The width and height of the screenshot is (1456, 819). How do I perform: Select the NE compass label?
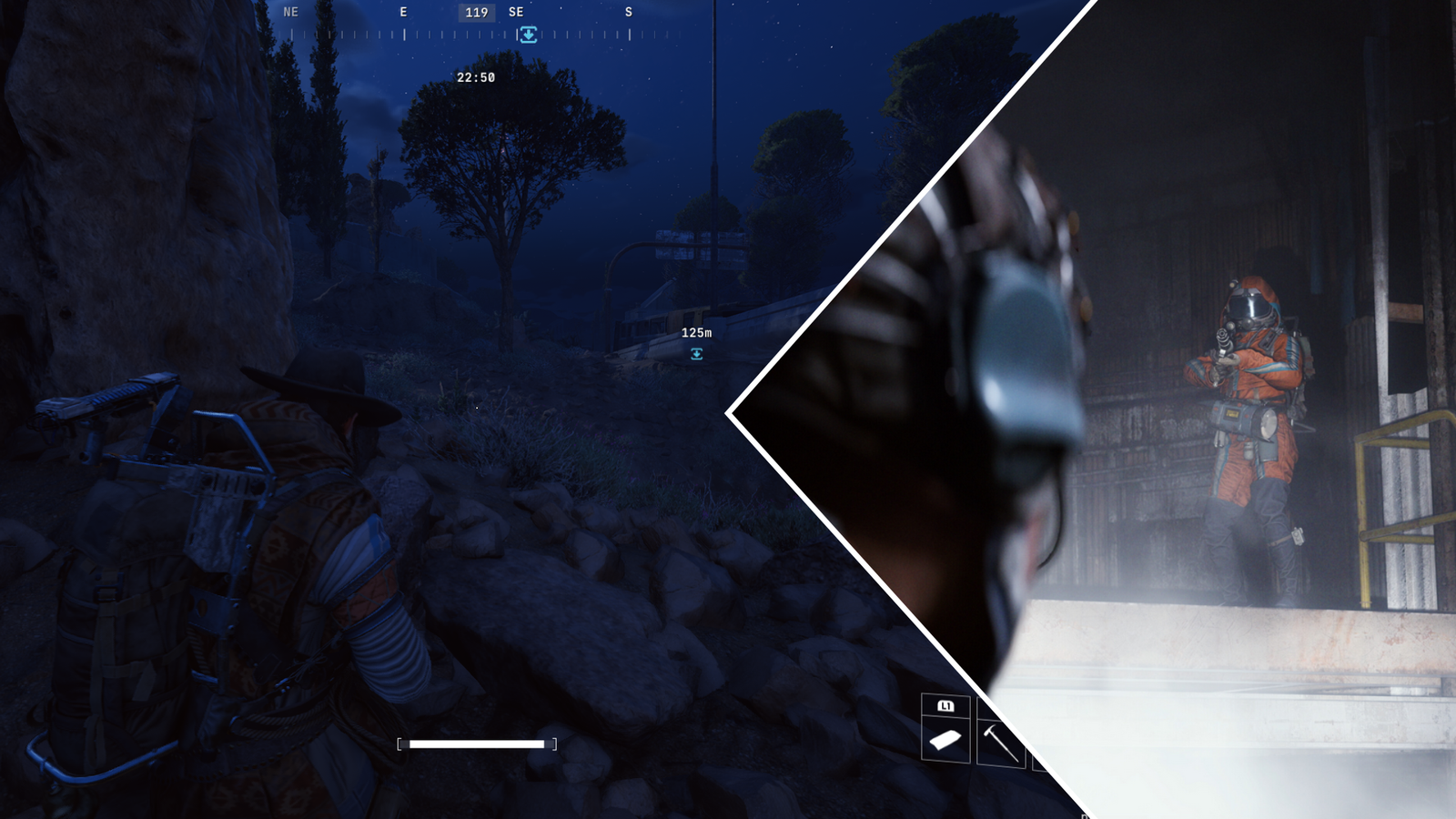point(291,12)
